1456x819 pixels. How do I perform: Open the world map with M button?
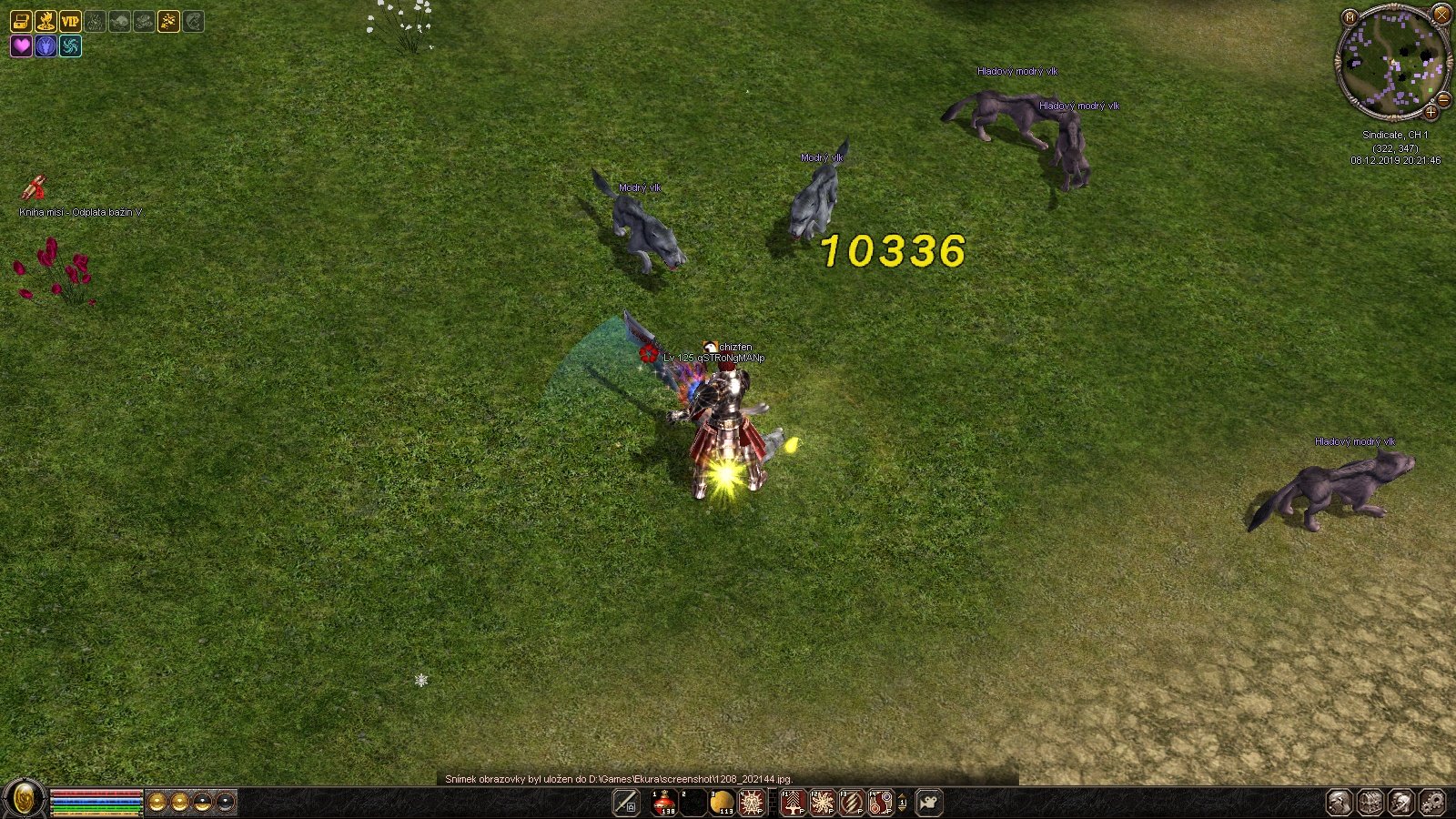pos(1350,16)
